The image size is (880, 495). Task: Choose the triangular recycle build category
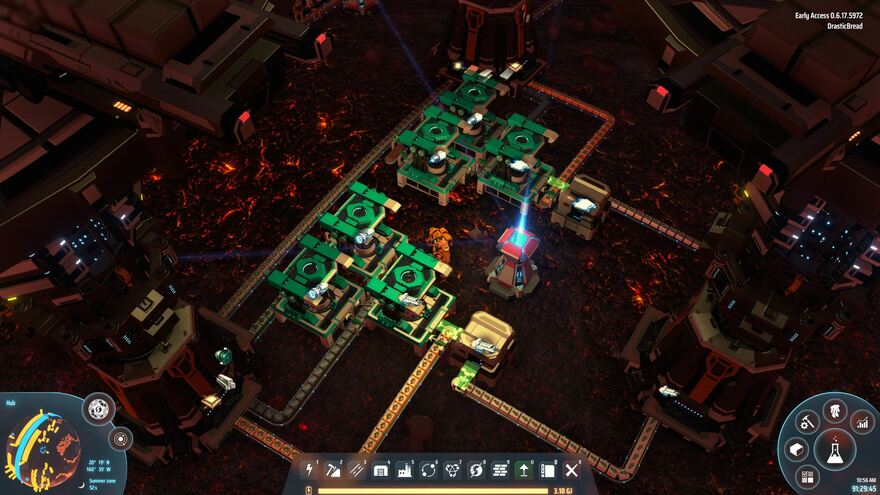tap(453, 469)
